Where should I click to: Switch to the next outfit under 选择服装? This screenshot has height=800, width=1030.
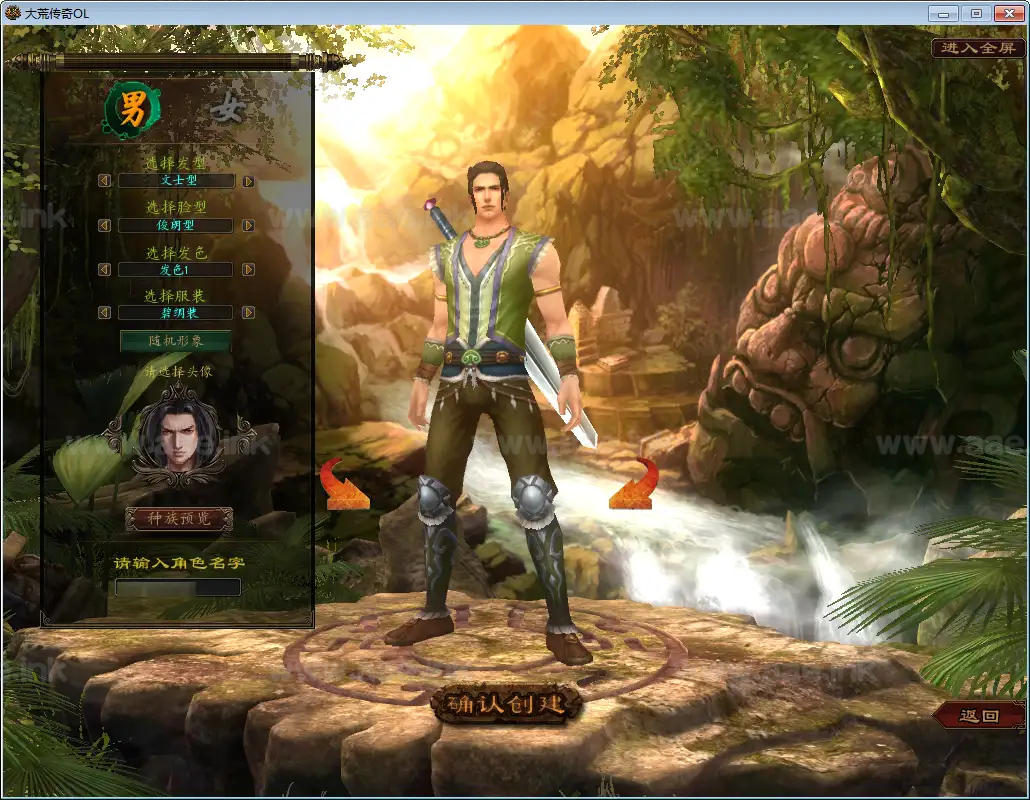point(248,313)
